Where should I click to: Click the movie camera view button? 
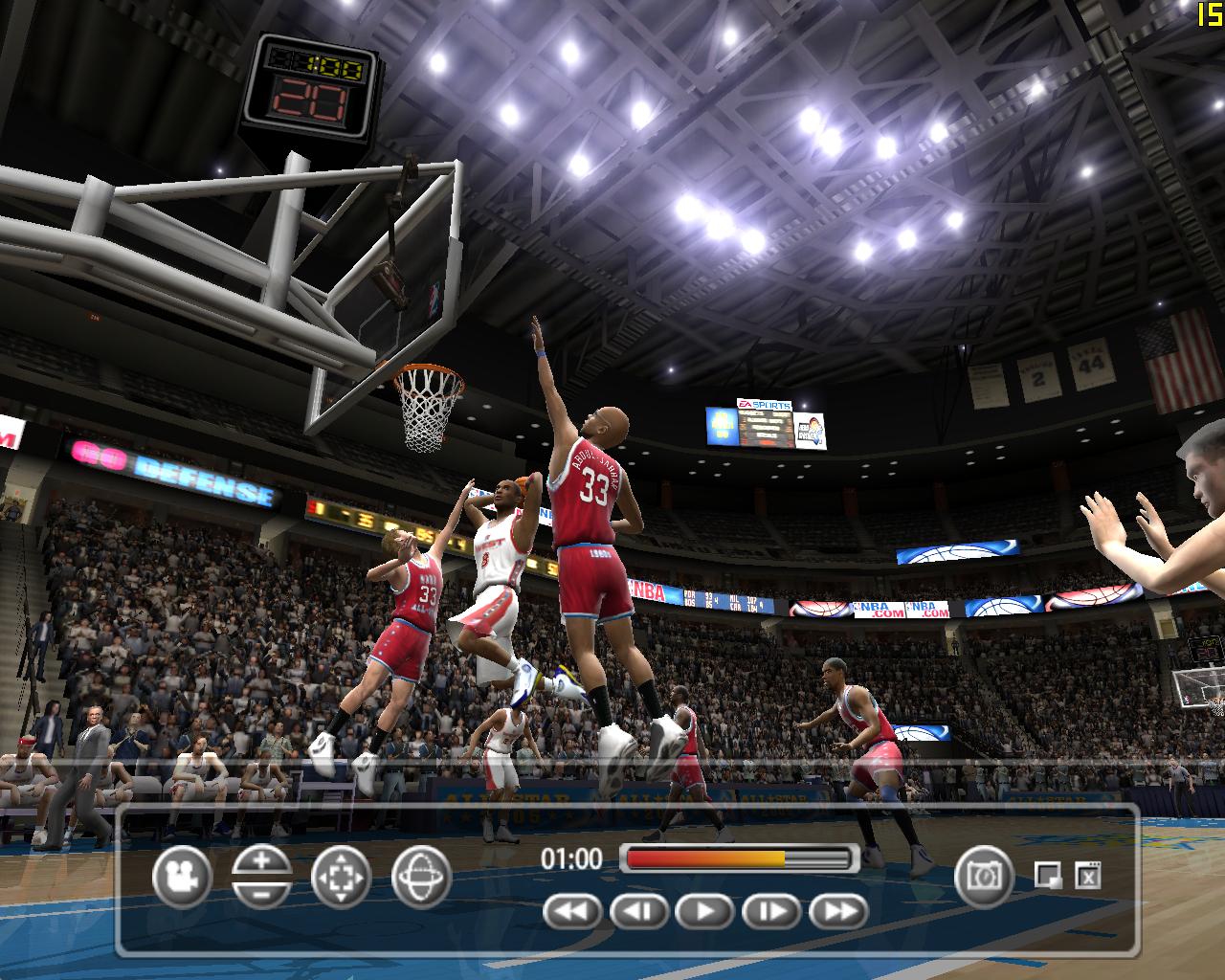(x=181, y=877)
